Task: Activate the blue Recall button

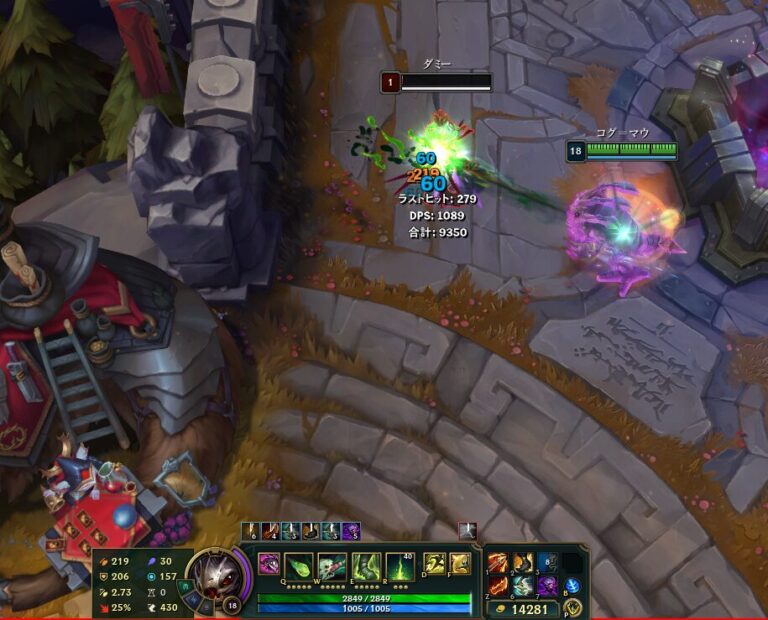Action: [x=573, y=586]
